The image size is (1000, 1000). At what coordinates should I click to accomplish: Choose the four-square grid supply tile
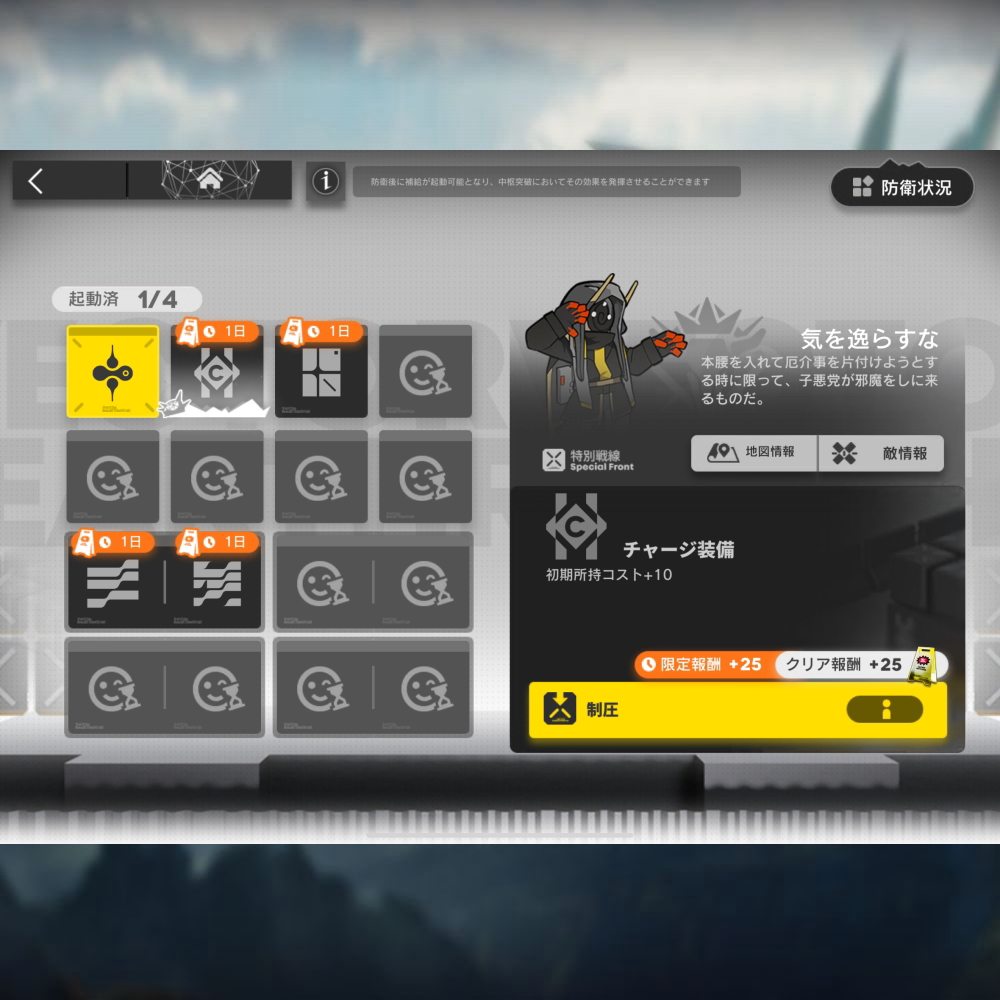point(321,372)
